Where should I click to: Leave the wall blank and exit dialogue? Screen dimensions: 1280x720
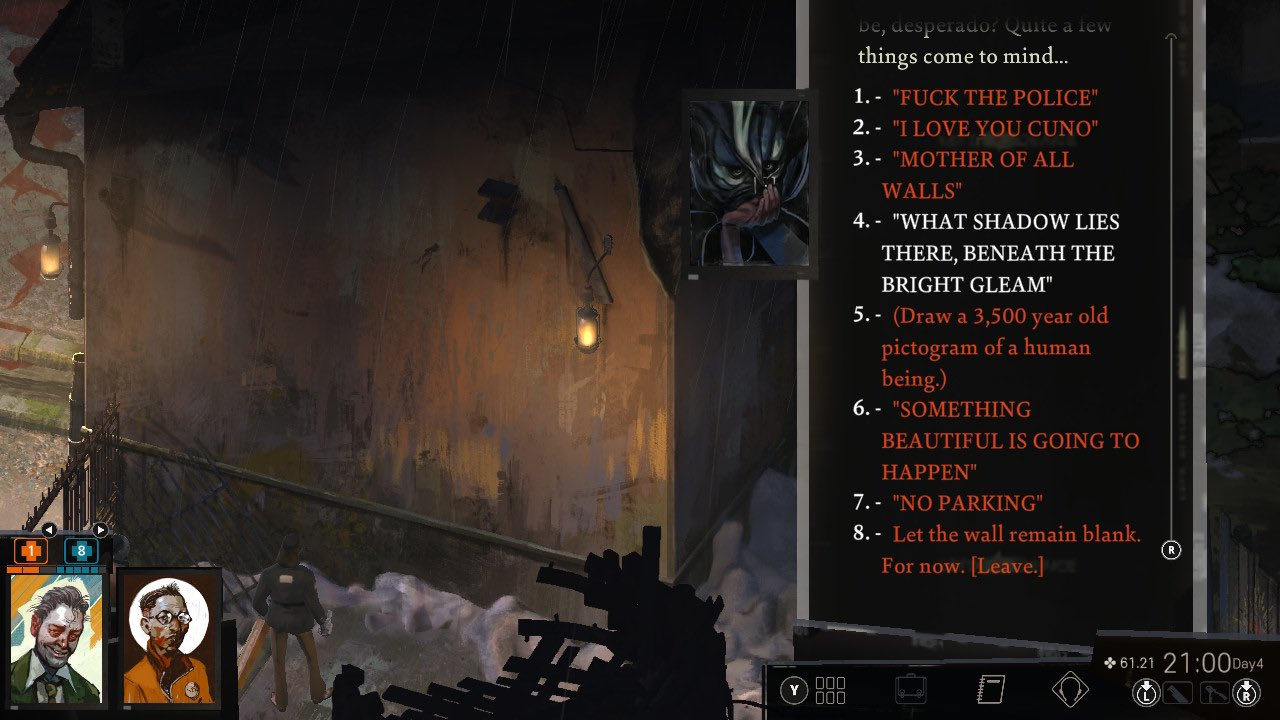[1012, 549]
